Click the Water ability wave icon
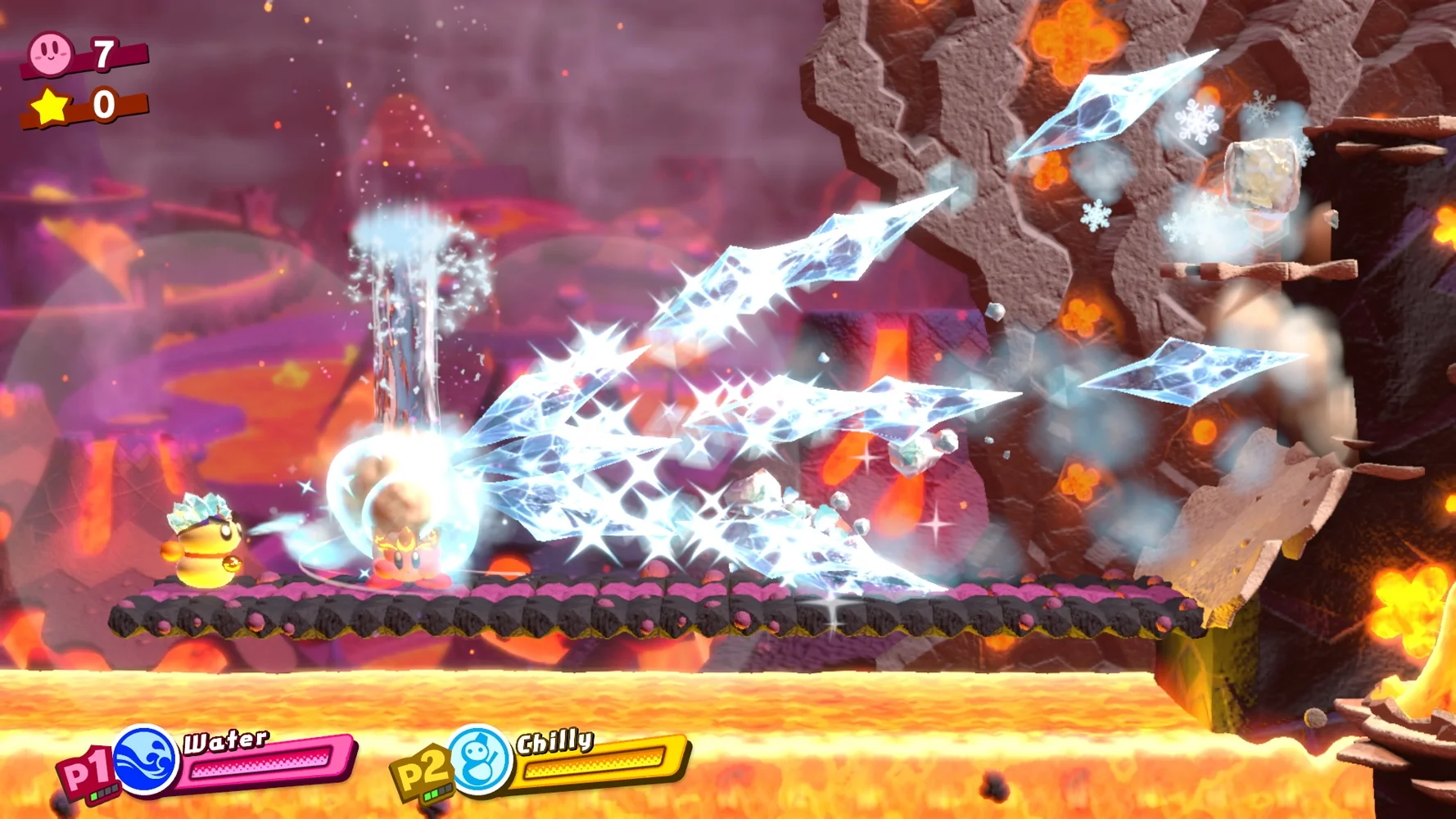This screenshot has width=1456, height=819. (x=146, y=760)
